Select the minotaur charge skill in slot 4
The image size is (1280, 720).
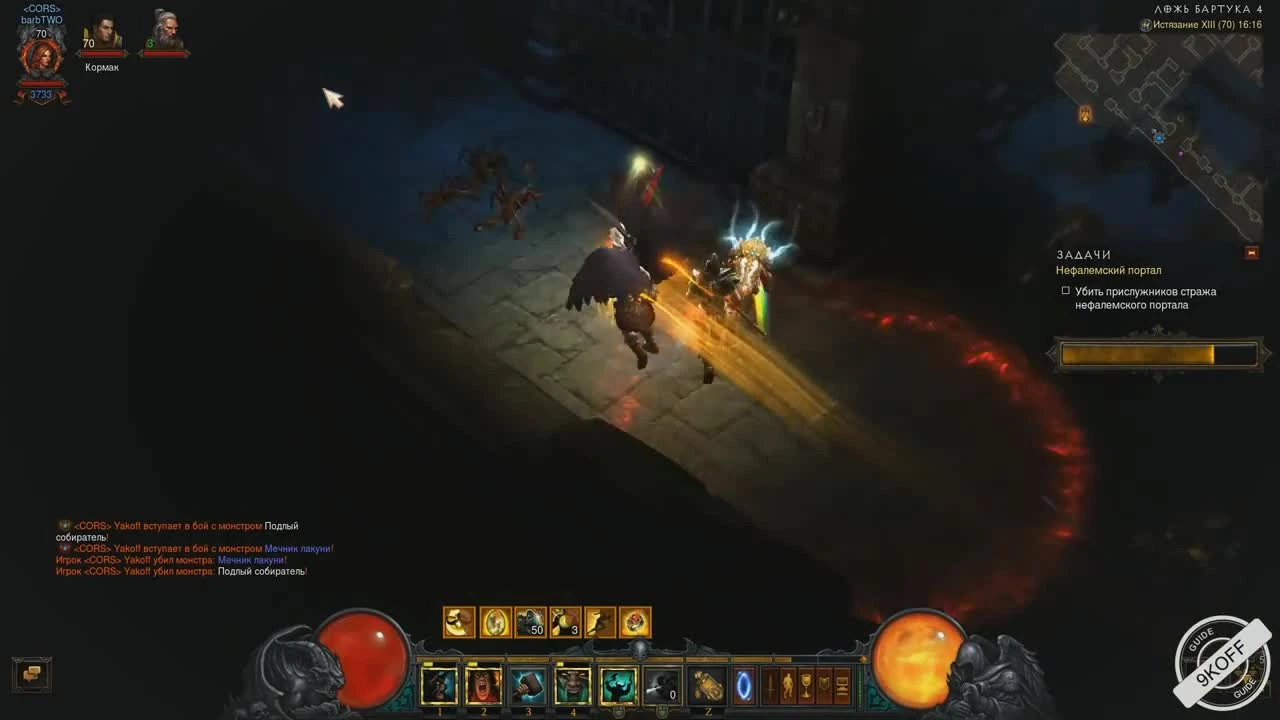(x=572, y=685)
